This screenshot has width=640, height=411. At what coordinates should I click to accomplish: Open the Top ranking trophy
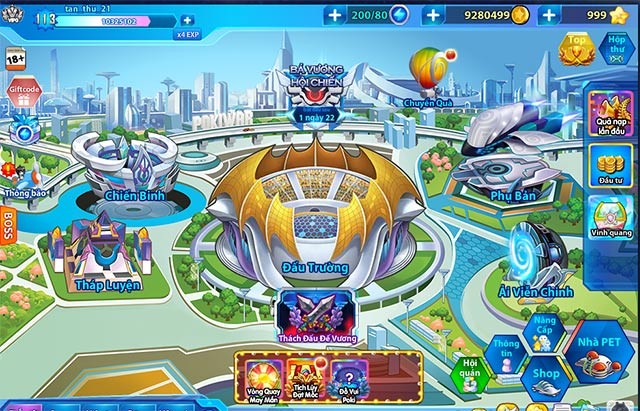point(576,49)
